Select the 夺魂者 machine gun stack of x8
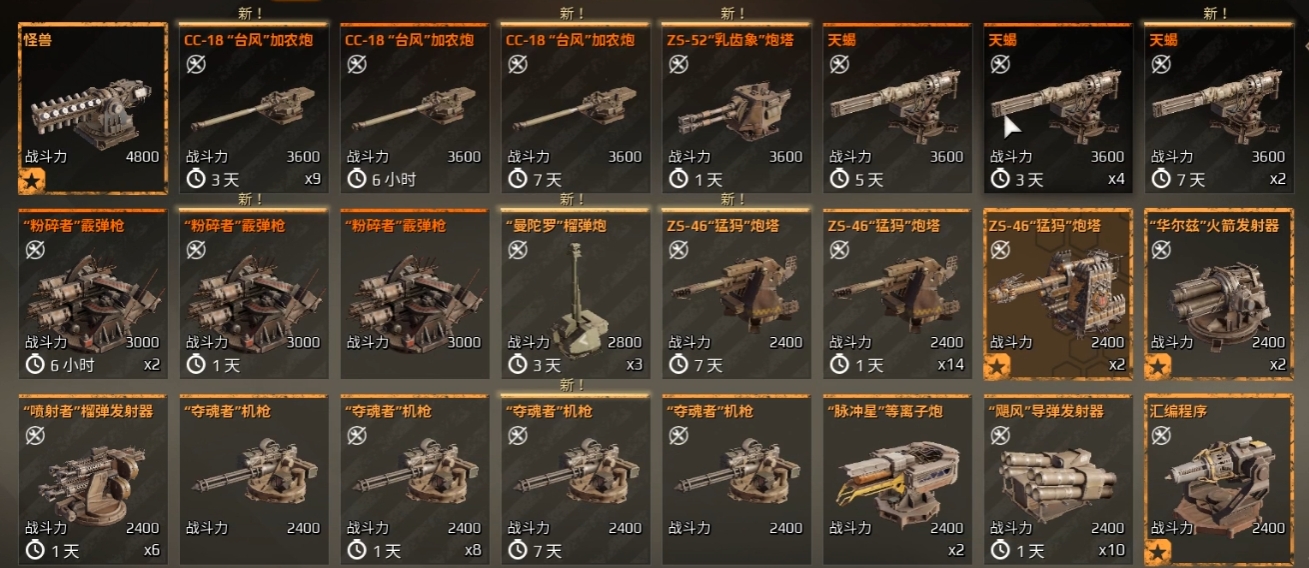This screenshot has width=1309, height=568. coord(414,480)
